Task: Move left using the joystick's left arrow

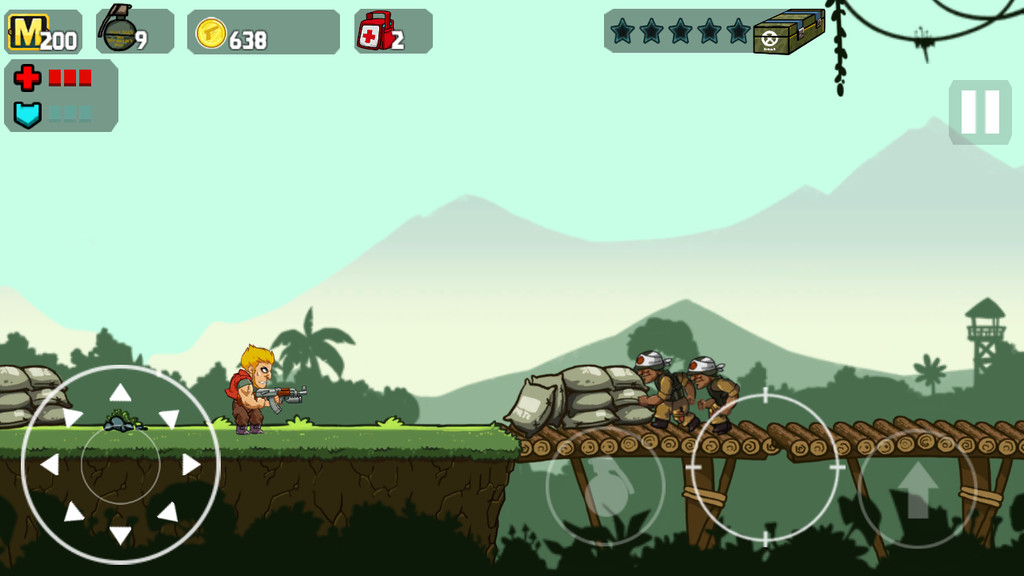Action: click(49, 464)
